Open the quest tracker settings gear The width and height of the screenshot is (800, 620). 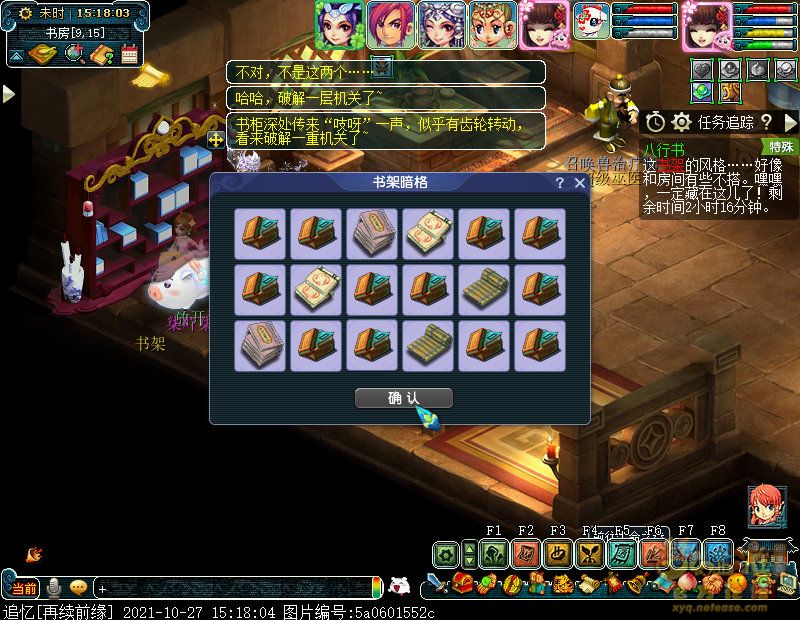click(682, 122)
